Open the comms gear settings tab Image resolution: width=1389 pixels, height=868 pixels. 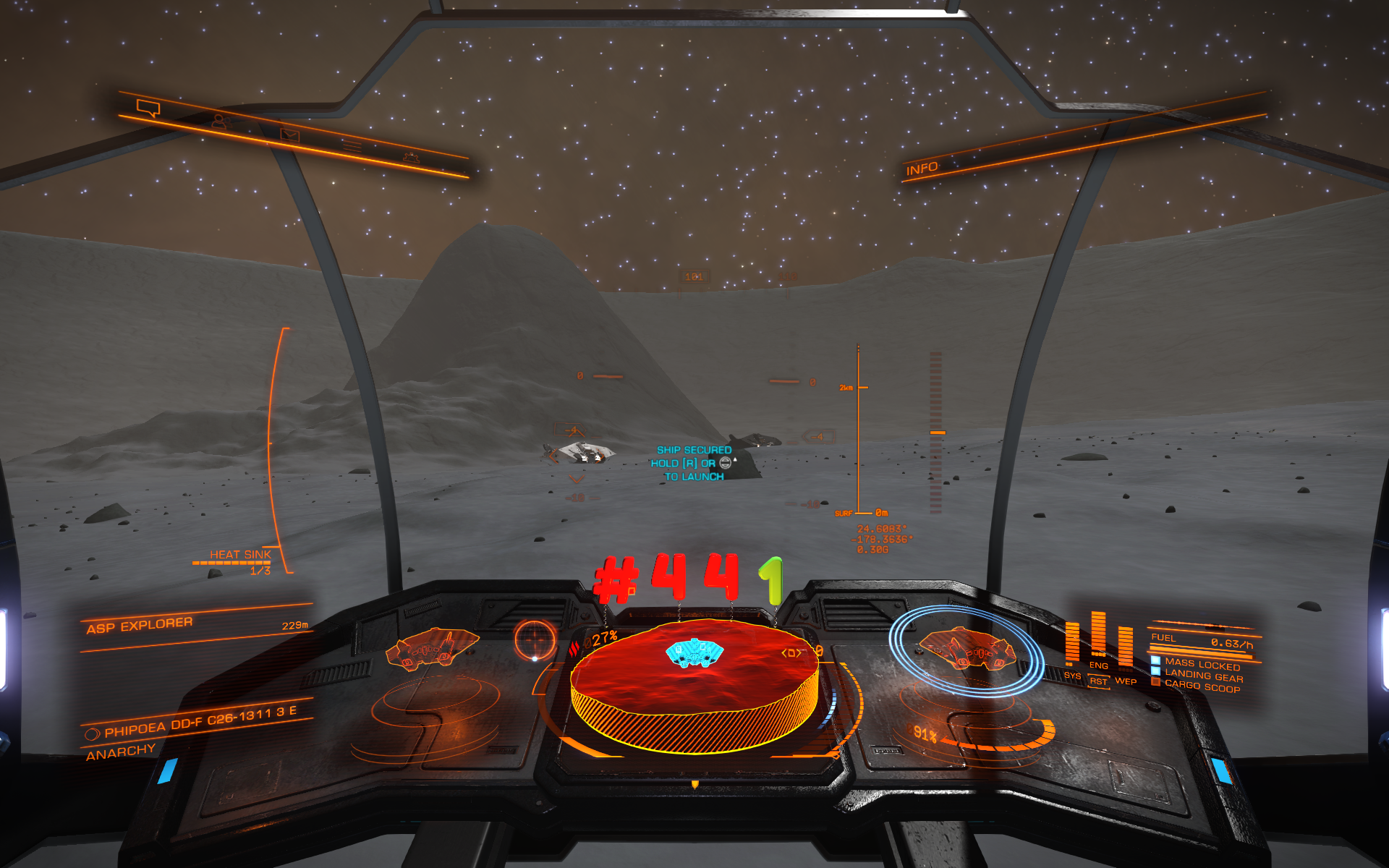[x=412, y=156]
